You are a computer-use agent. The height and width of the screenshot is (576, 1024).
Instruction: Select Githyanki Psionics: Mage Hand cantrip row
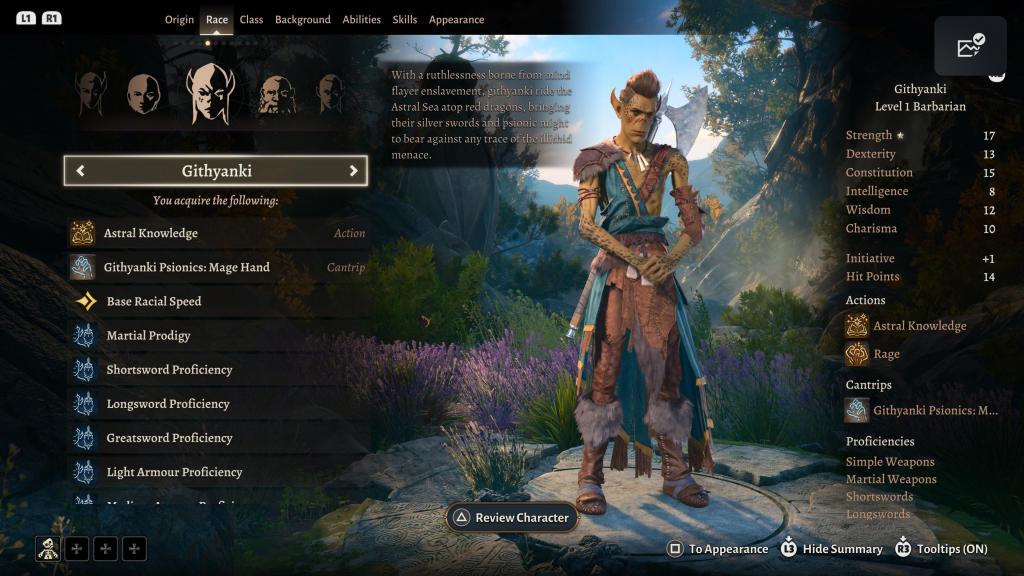tap(216, 267)
